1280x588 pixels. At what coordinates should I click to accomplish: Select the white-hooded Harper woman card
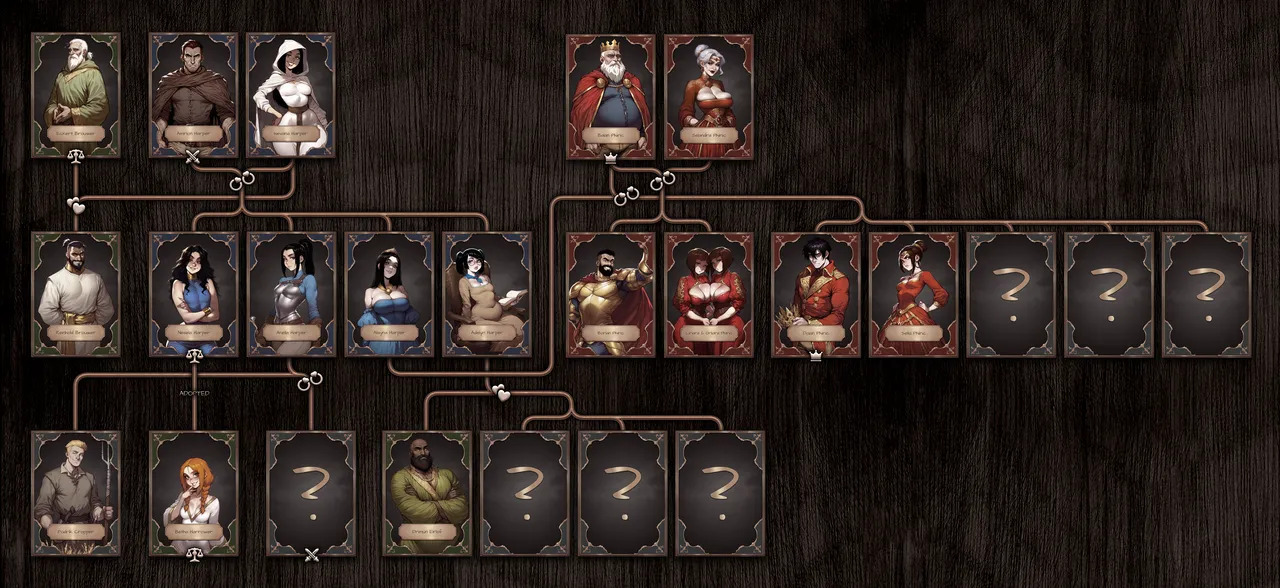pyautogui.click(x=291, y=94)
